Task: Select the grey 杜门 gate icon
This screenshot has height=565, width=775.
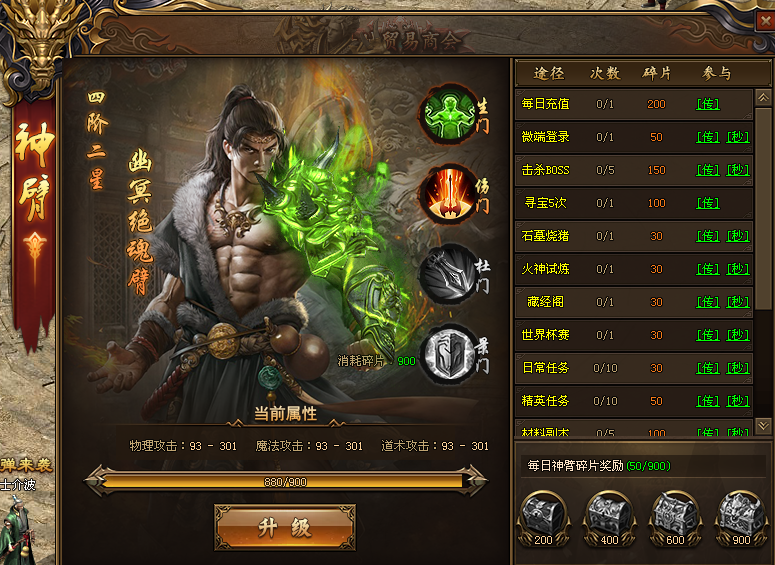Action: (x=446, y=273)
